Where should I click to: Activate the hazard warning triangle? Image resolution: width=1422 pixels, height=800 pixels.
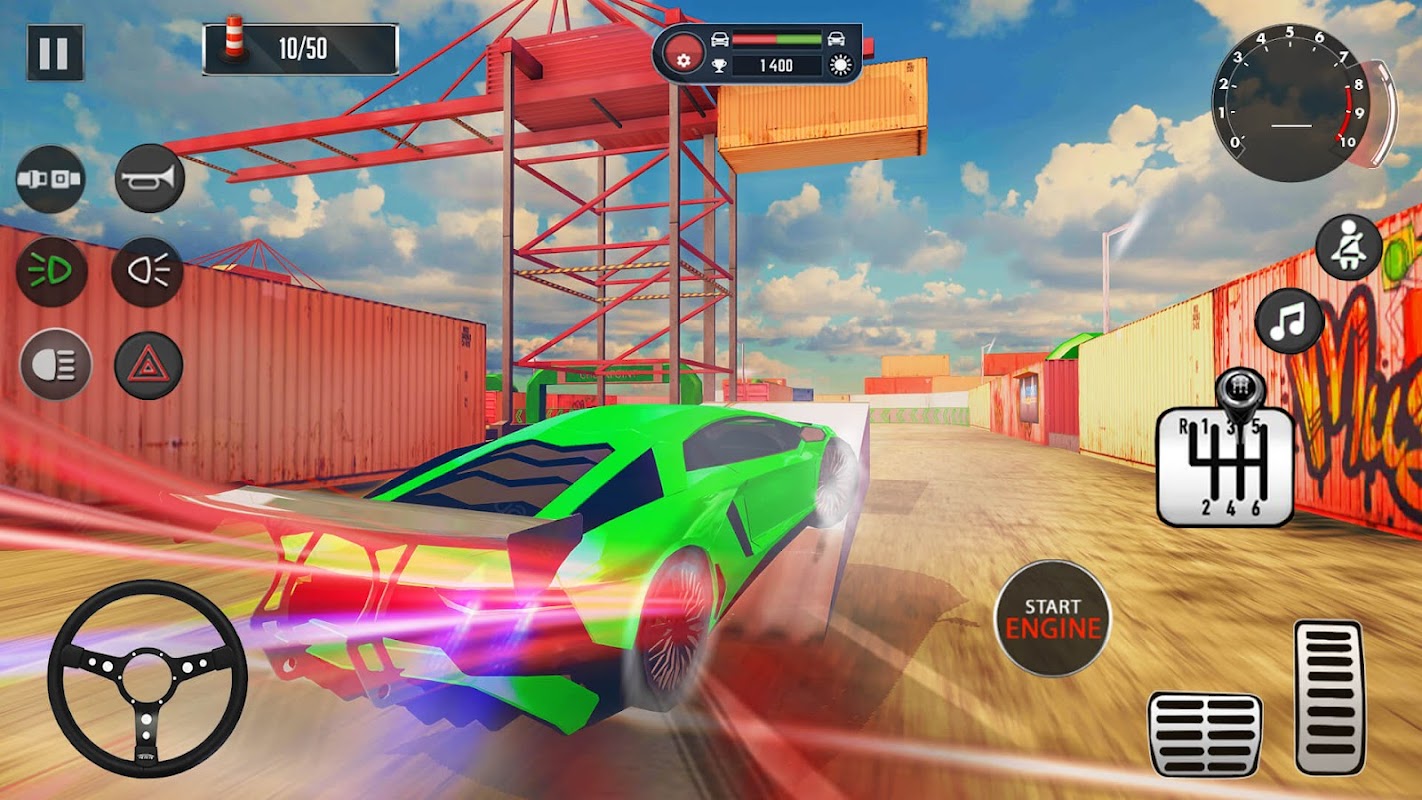(x=149, y=365)
